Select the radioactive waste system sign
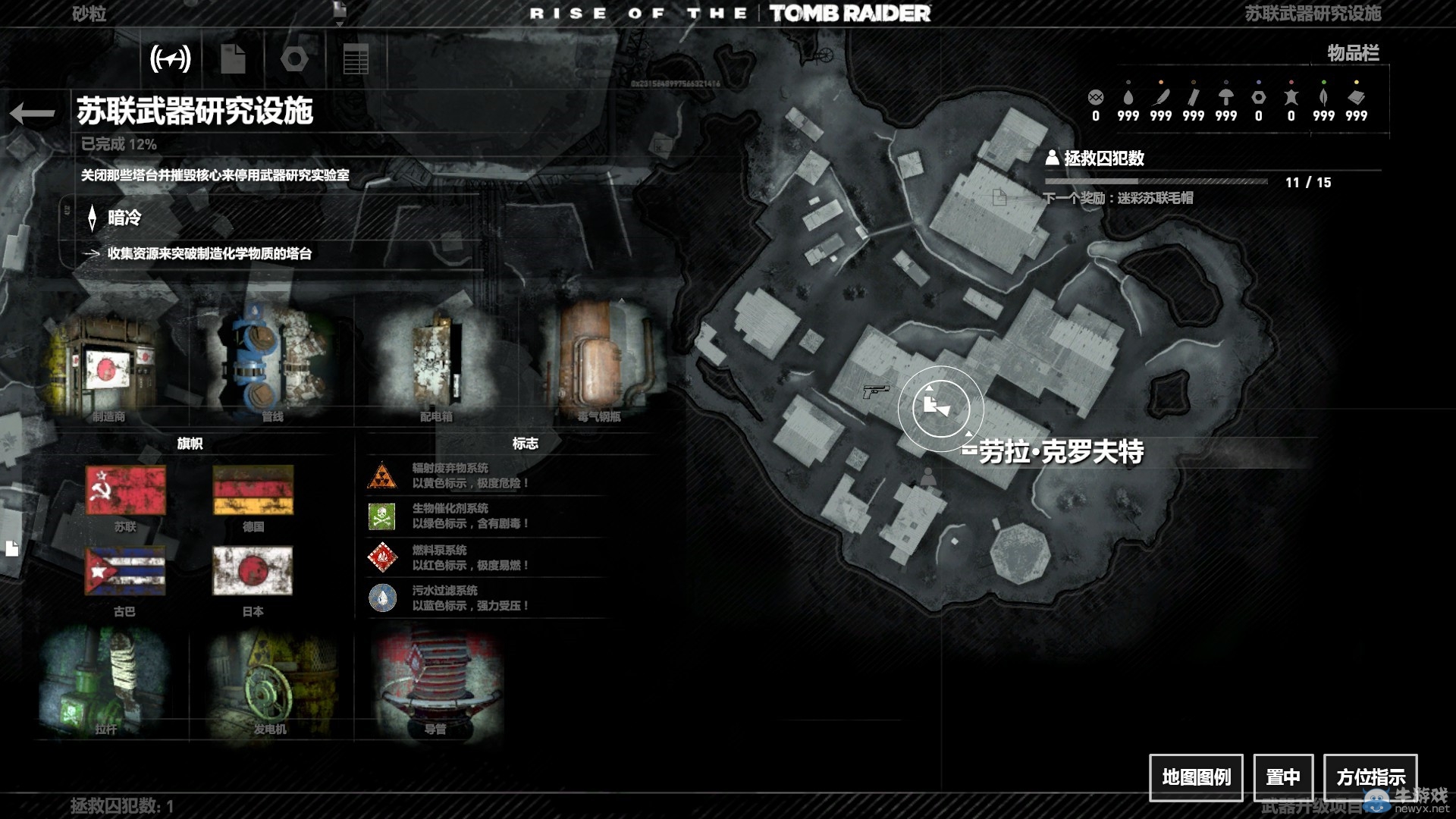The image size is (1456, 819). pyautogui.click(x=382, y=476)
